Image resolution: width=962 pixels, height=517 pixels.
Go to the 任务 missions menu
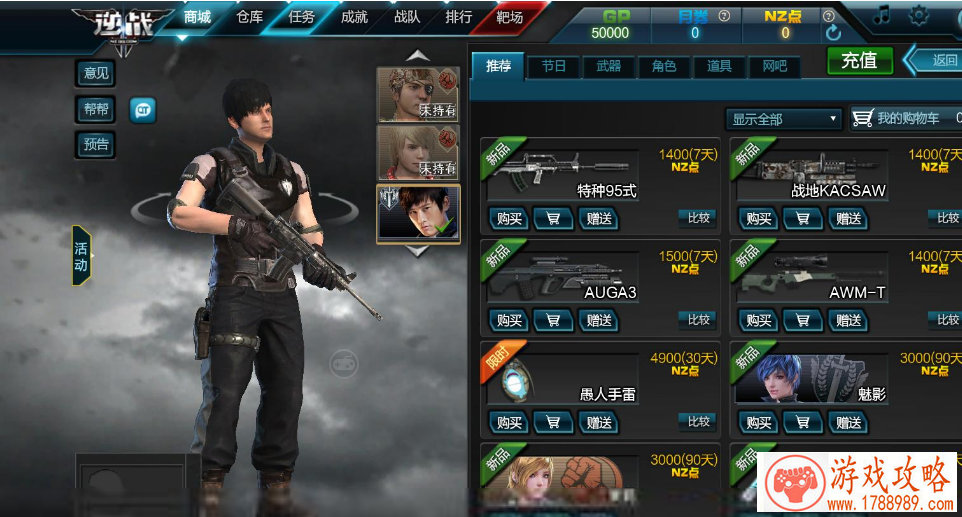click(x=301, y=17)
